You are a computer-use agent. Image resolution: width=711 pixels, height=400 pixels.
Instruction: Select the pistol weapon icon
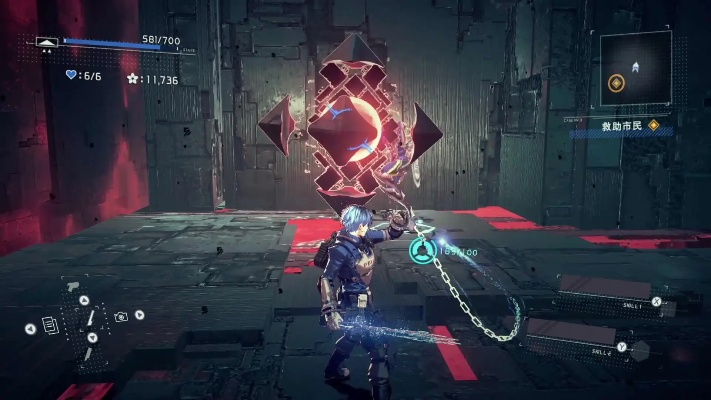[73, 289]
